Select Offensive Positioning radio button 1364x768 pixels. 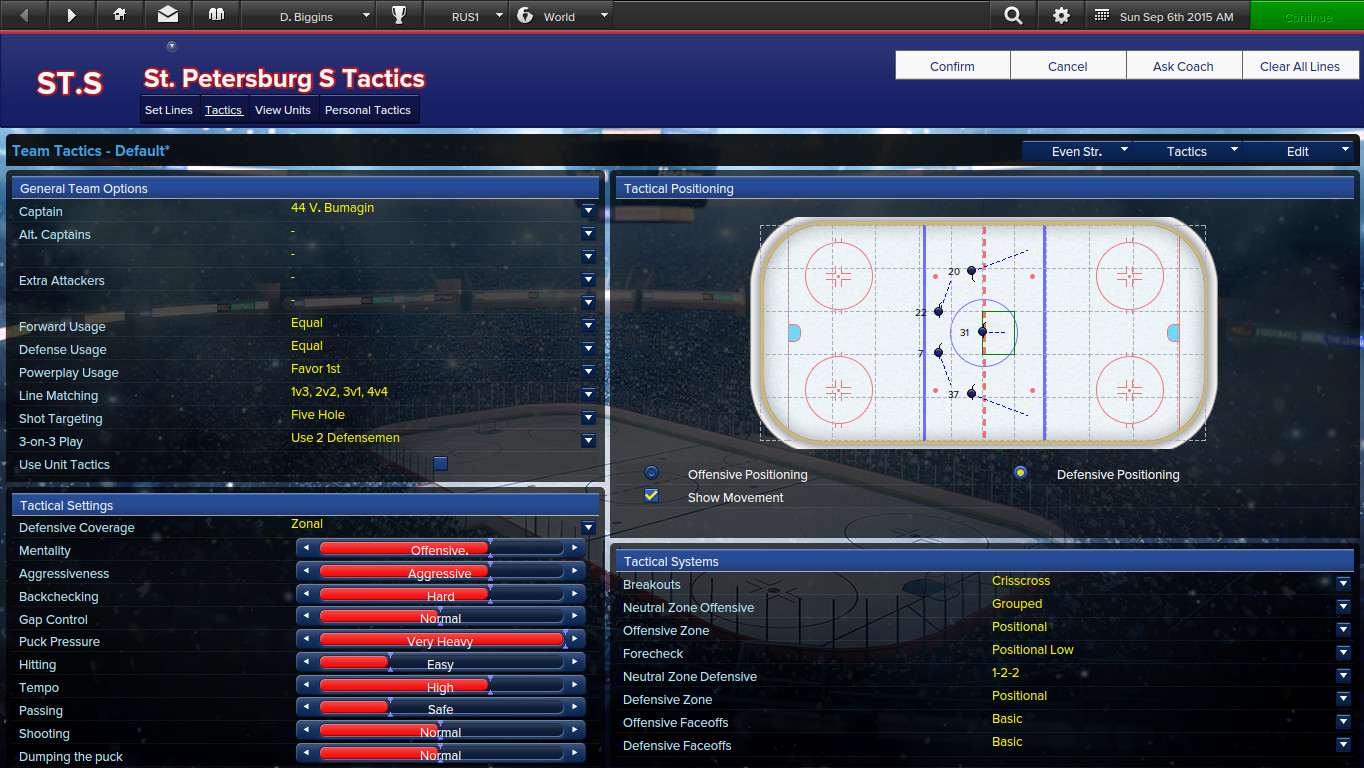coord(651,471)
